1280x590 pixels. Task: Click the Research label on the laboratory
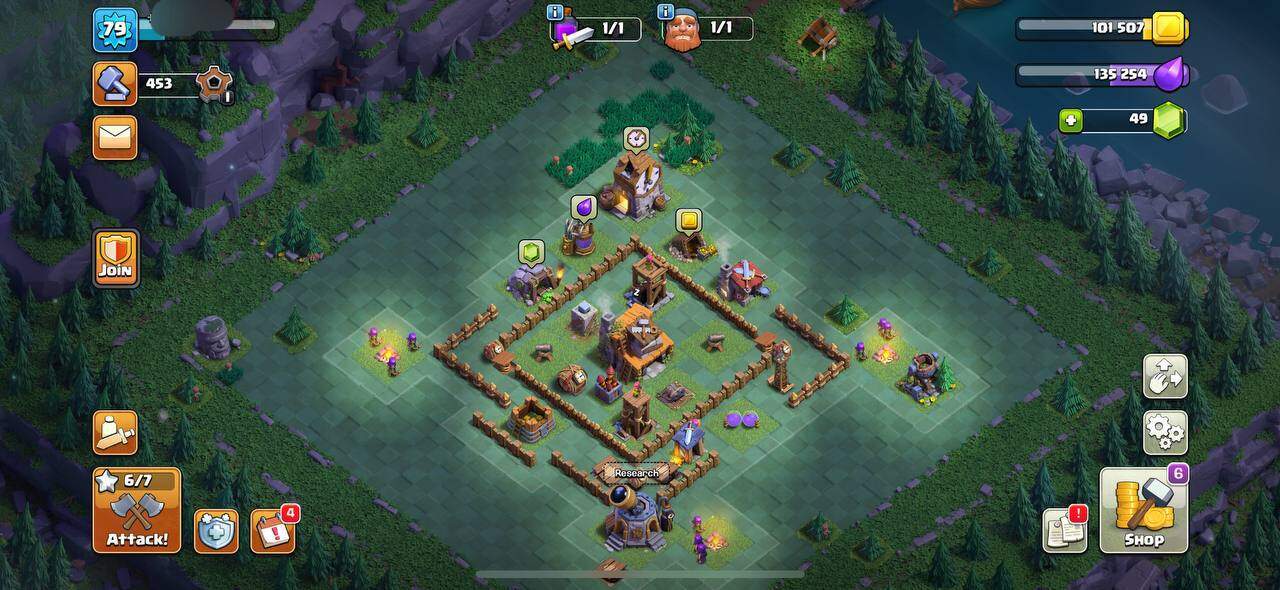(637, 473)
